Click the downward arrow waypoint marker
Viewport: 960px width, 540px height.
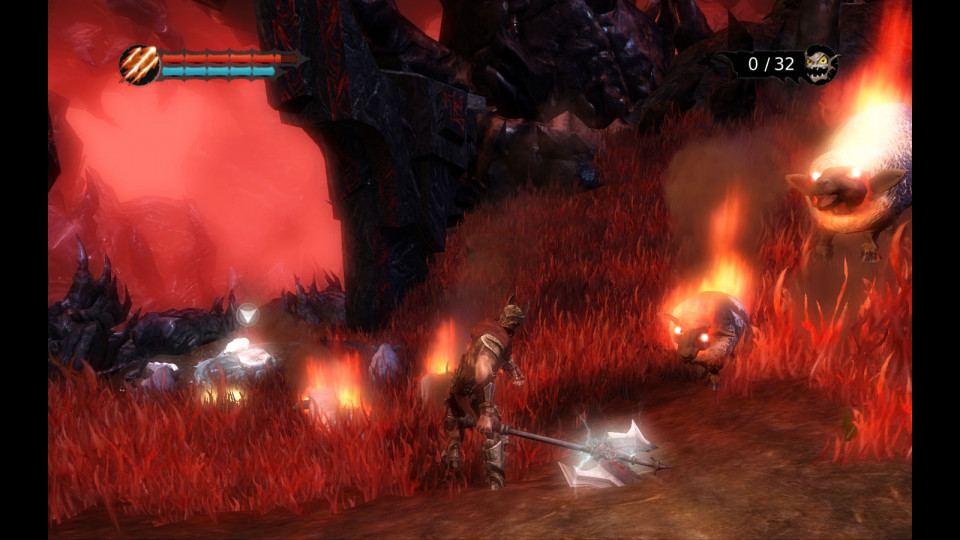tap(247, 314)
